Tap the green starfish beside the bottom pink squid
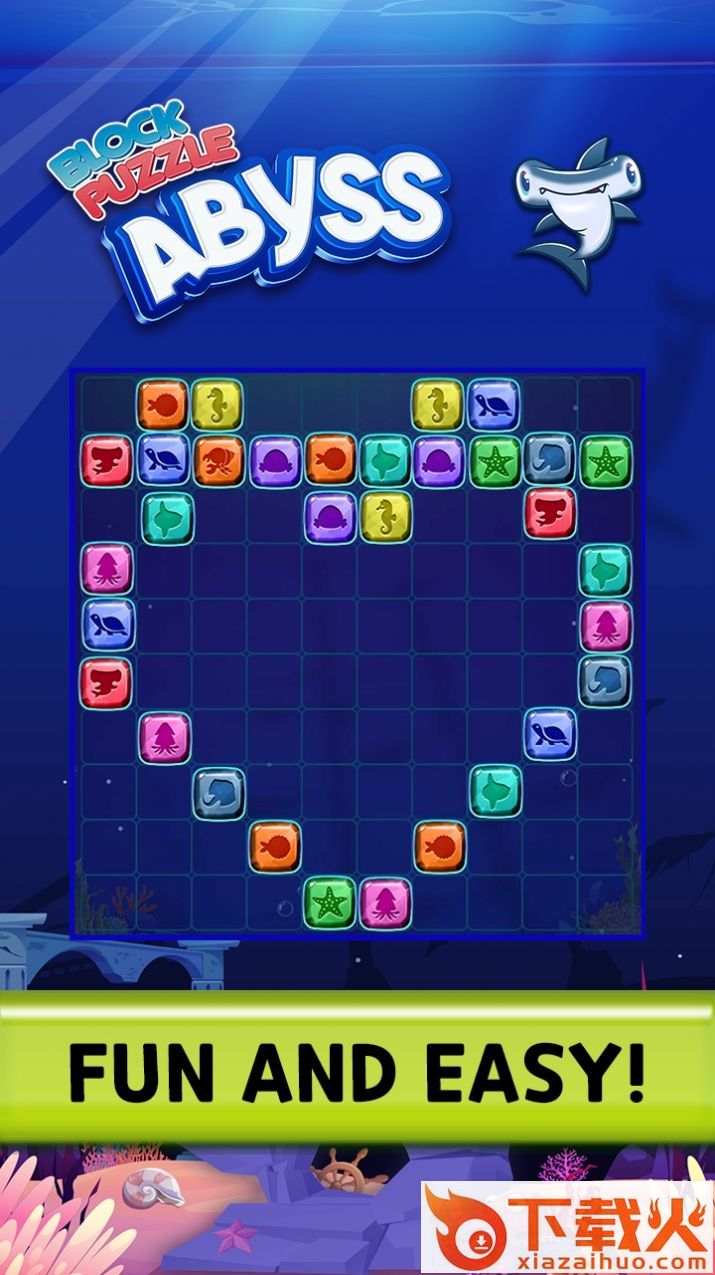 pos(329,902)
